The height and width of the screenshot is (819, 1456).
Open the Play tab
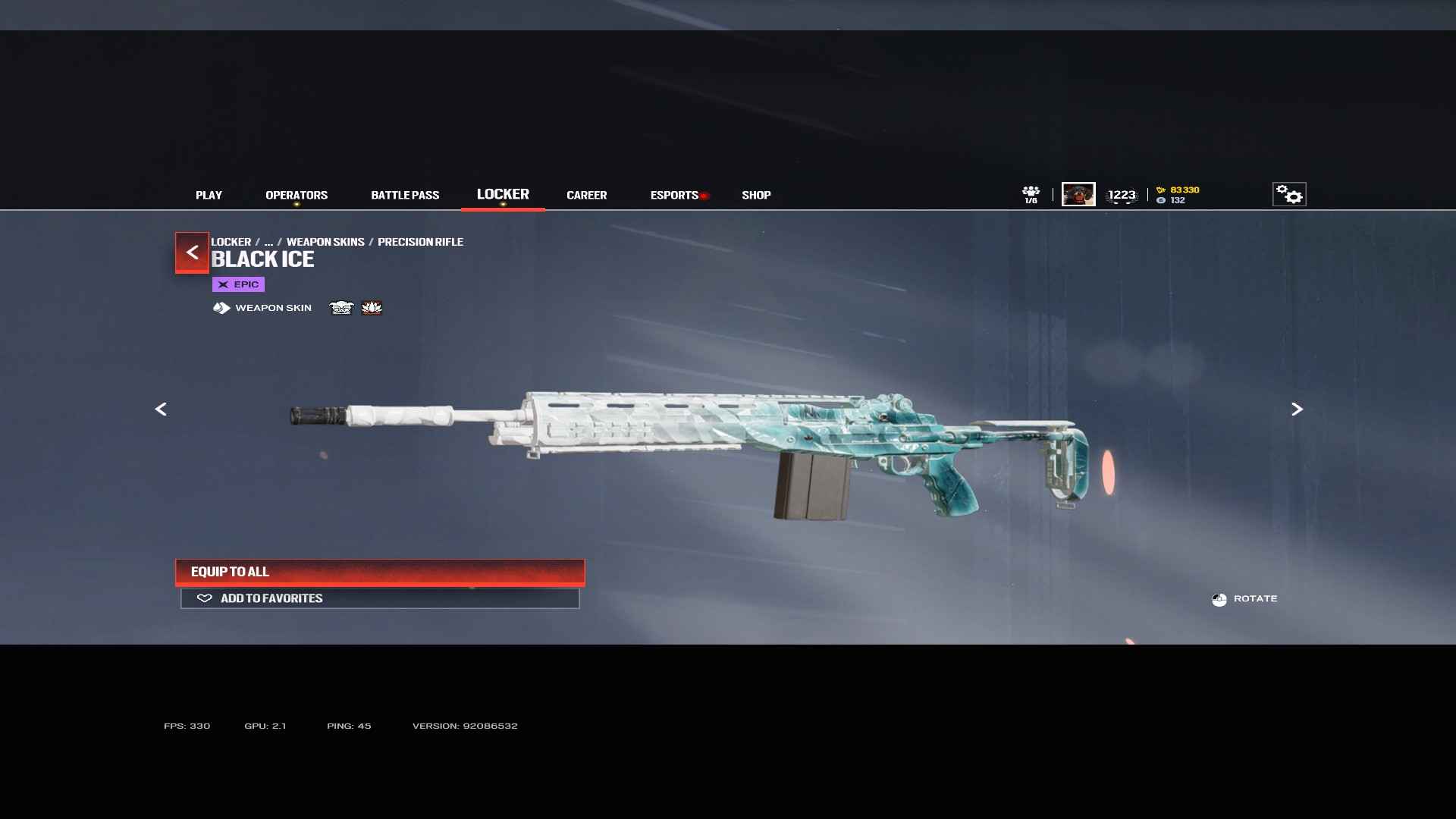click(209, 195)
